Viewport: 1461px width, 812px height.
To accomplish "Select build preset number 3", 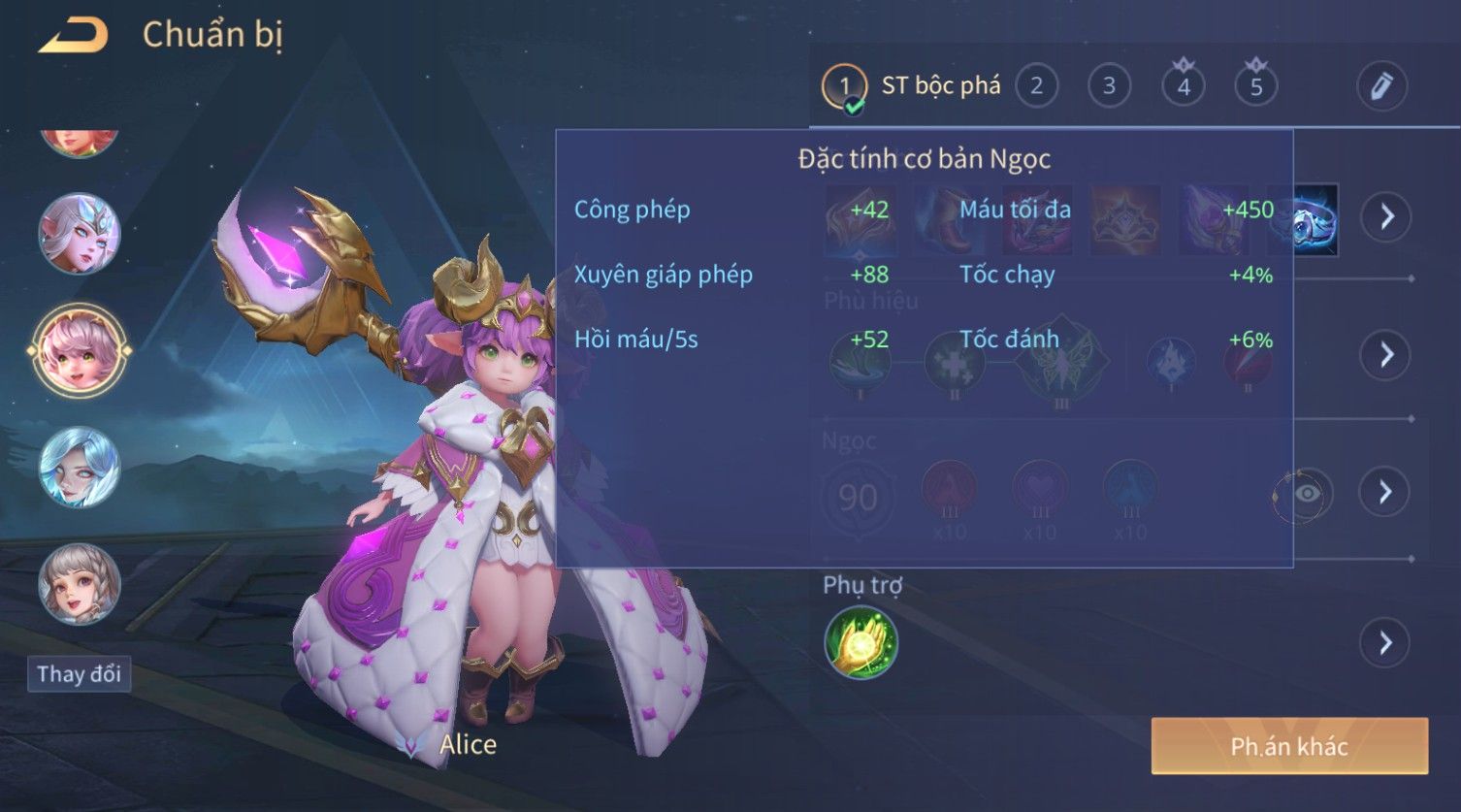I will click(1109, 86).
